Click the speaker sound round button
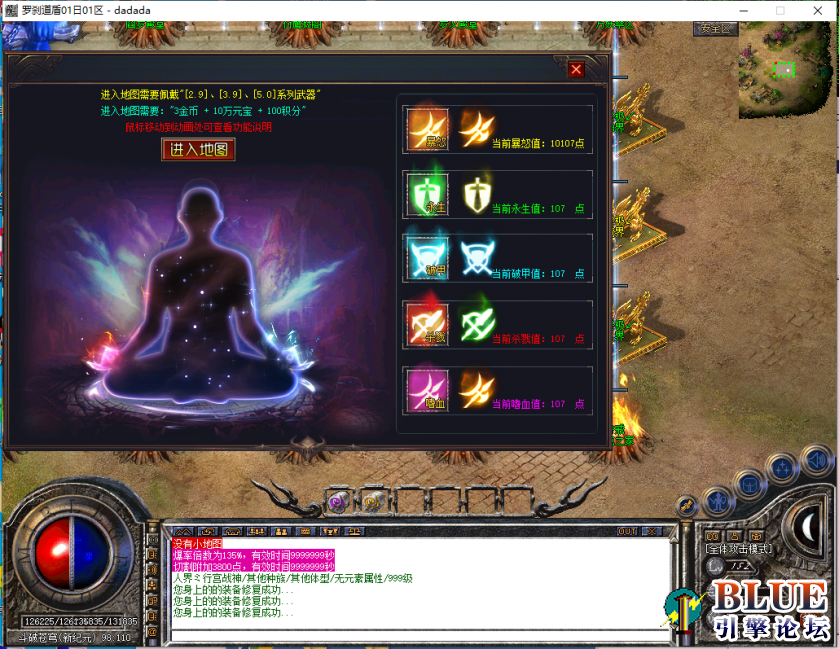The image size is (839, 649). coord(817,462)
